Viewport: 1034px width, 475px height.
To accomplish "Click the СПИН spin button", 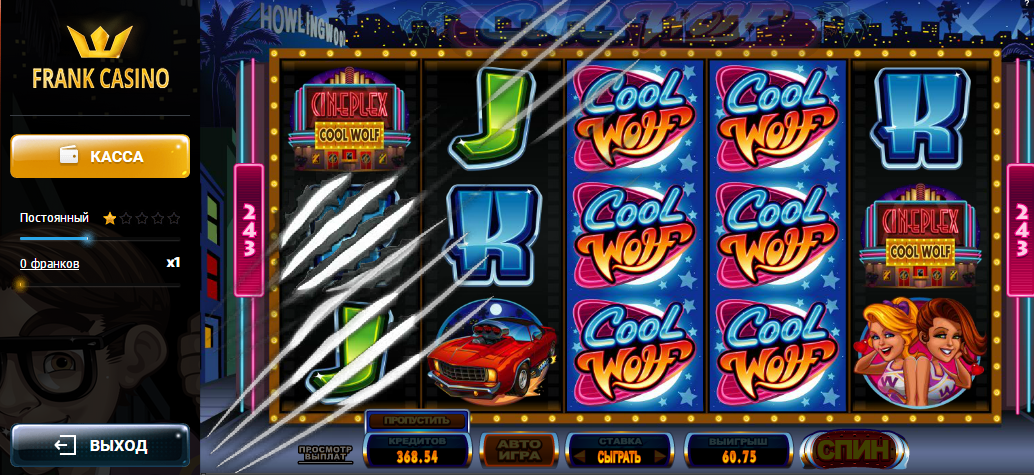I will 853,451.
